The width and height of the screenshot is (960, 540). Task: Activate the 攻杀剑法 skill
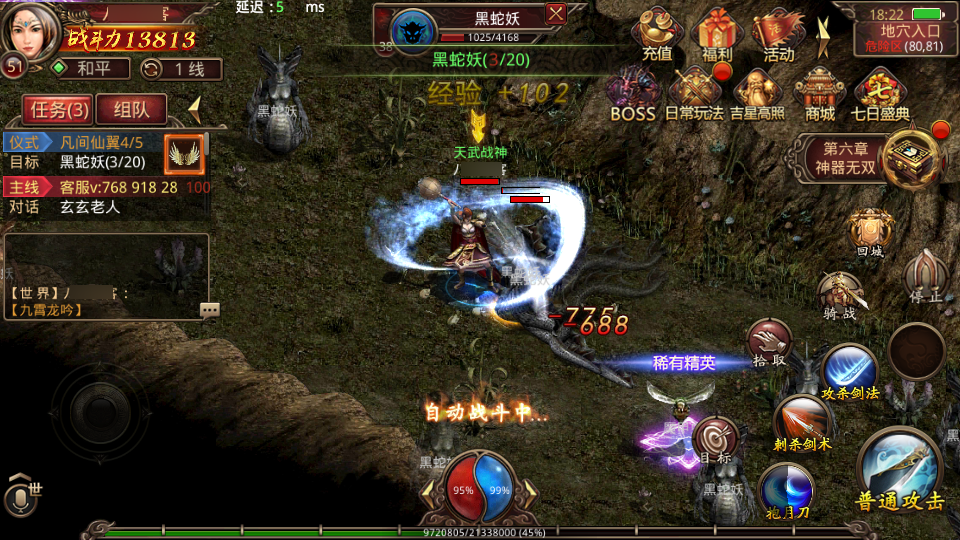click(849, 369)
